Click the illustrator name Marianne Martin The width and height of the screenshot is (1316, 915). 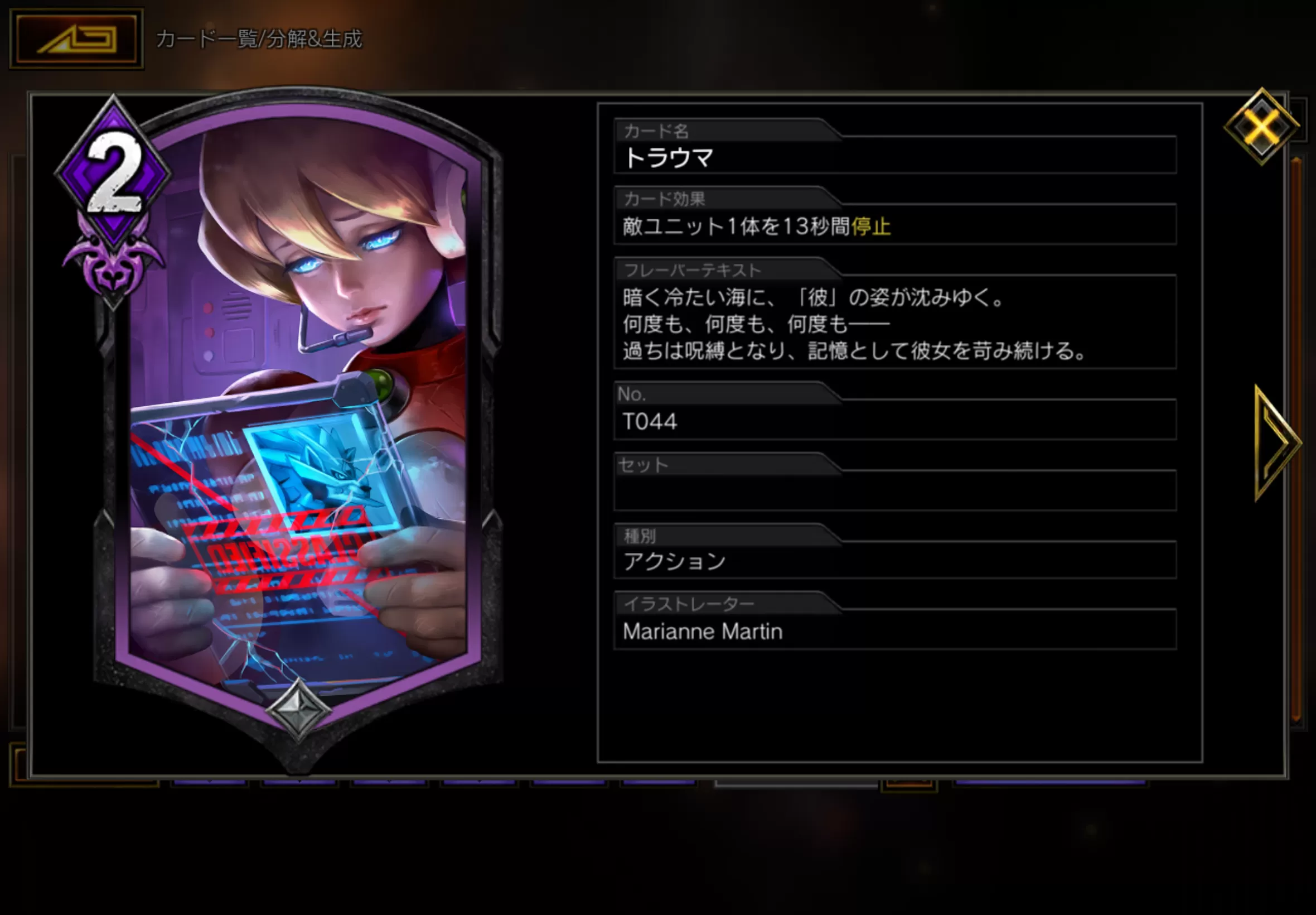(703, 631)
